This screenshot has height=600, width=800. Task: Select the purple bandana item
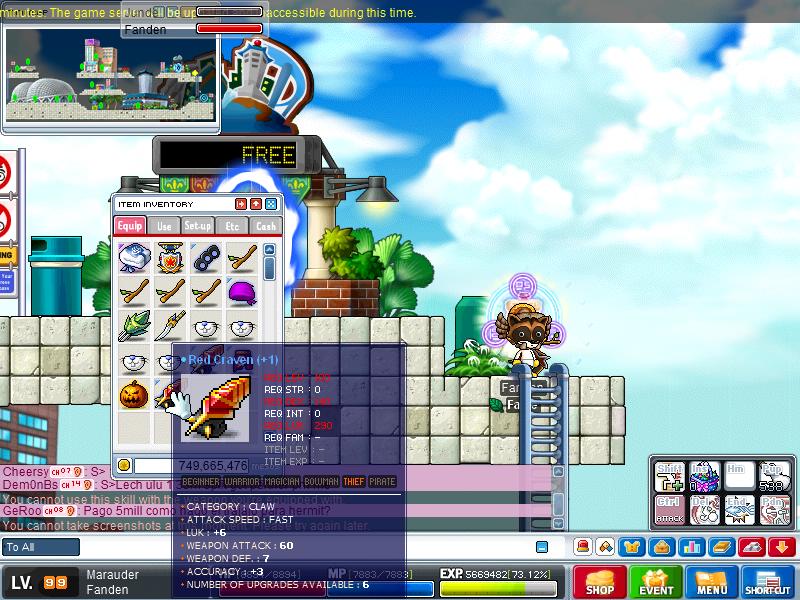241,292
